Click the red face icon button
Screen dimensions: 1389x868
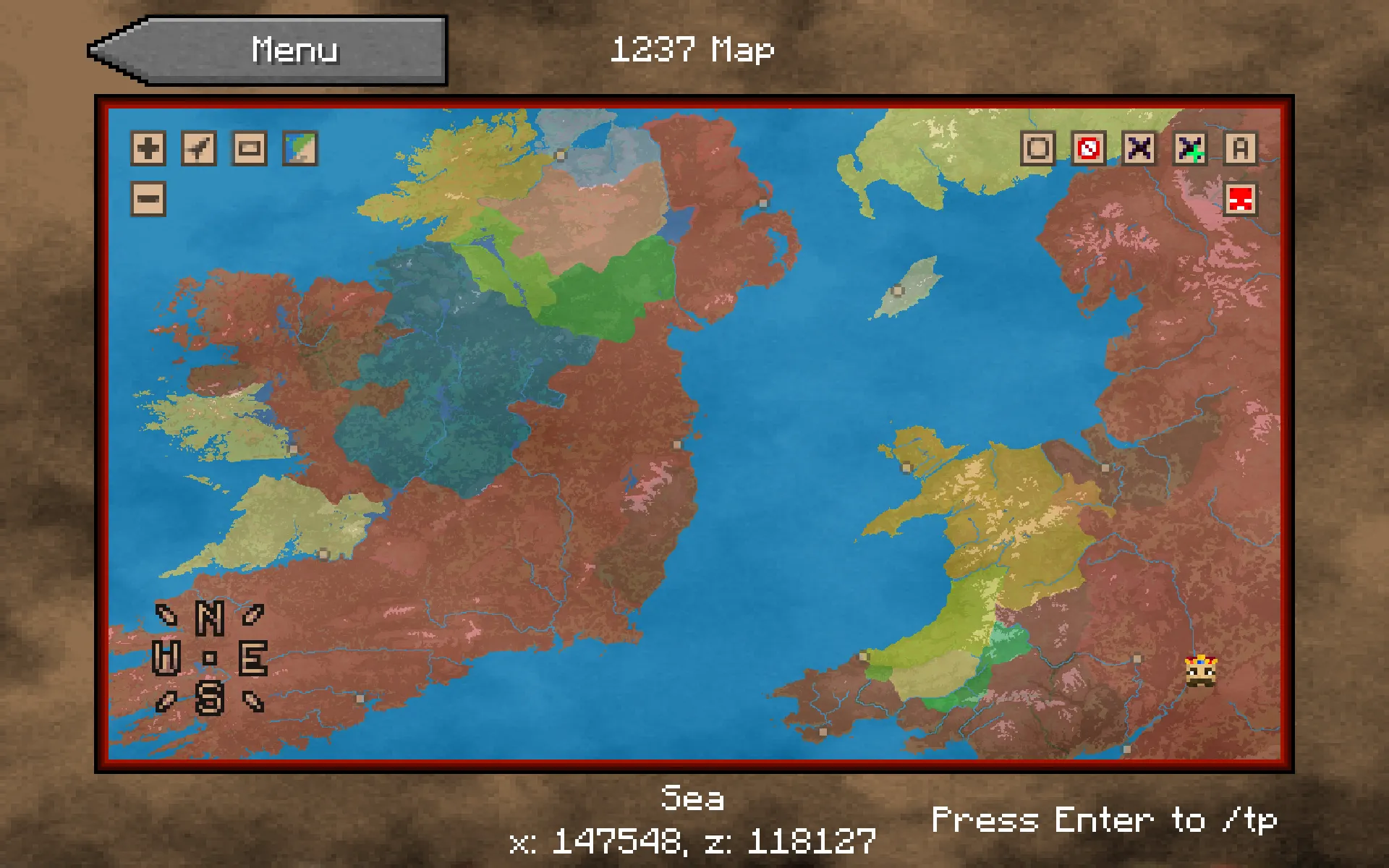(1241, 199)
